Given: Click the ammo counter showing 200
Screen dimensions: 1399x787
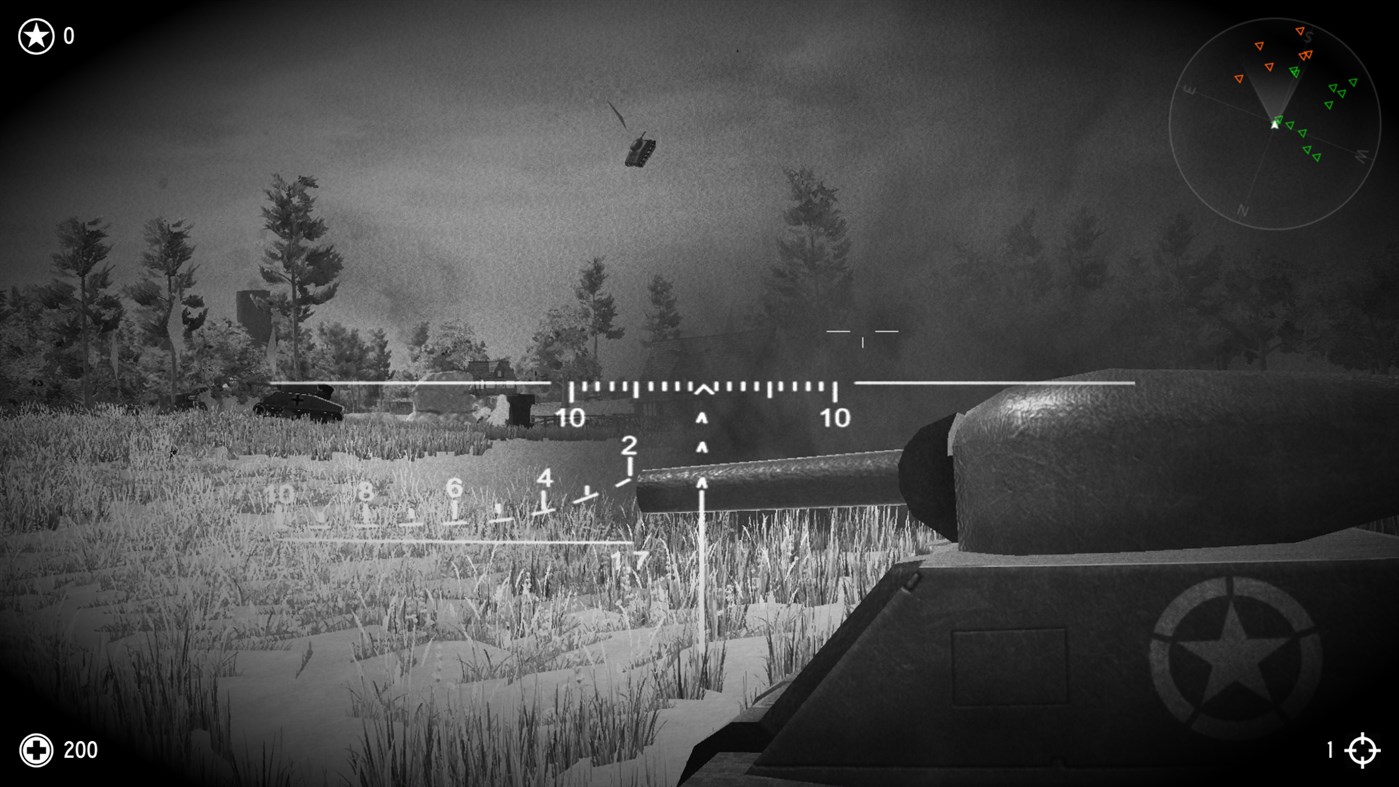Looking at the screenshot, I should pos(80,750).
